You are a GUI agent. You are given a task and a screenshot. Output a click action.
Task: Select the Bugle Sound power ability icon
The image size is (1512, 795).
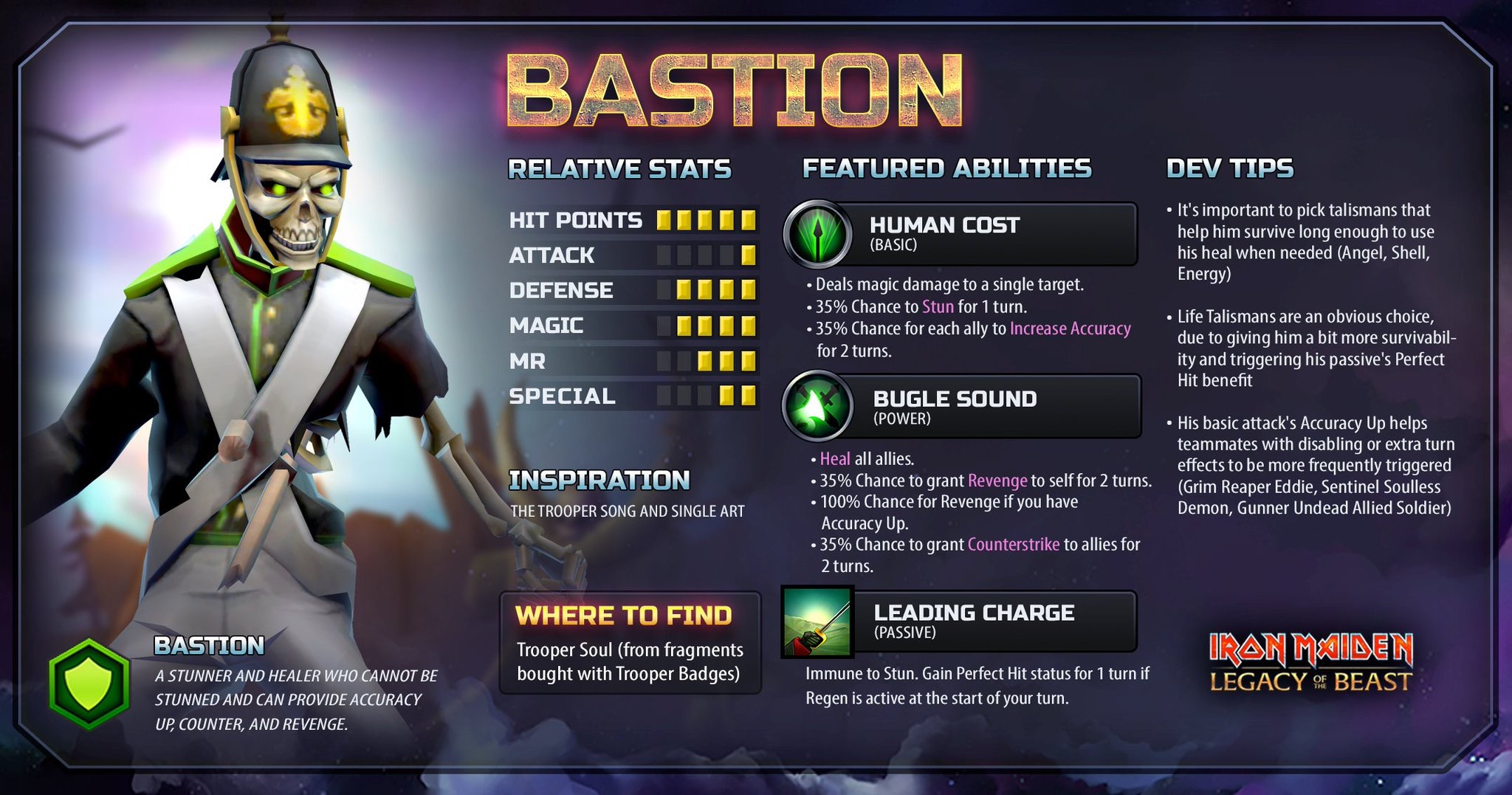click(818, 406)
